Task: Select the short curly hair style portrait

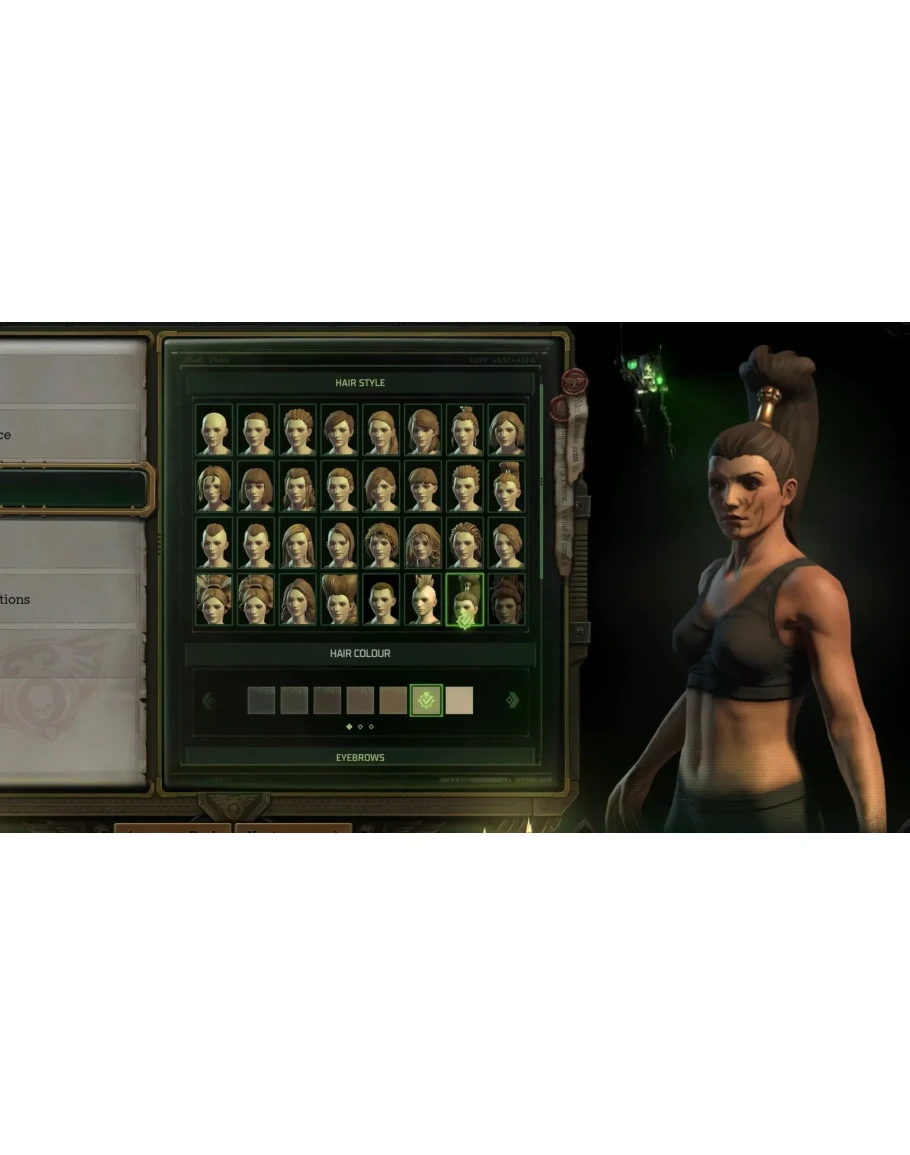Action: [382, 544]
